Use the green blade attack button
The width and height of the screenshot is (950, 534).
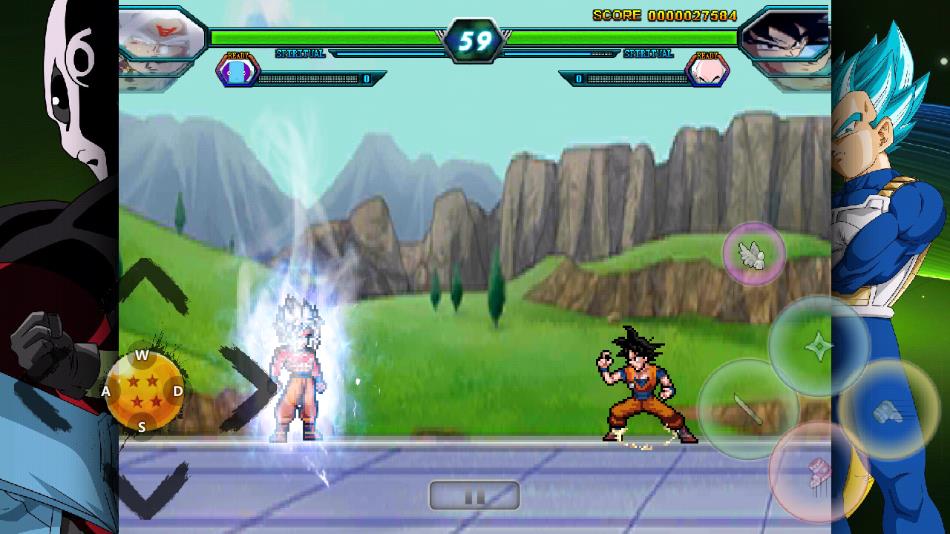[747, 408]
